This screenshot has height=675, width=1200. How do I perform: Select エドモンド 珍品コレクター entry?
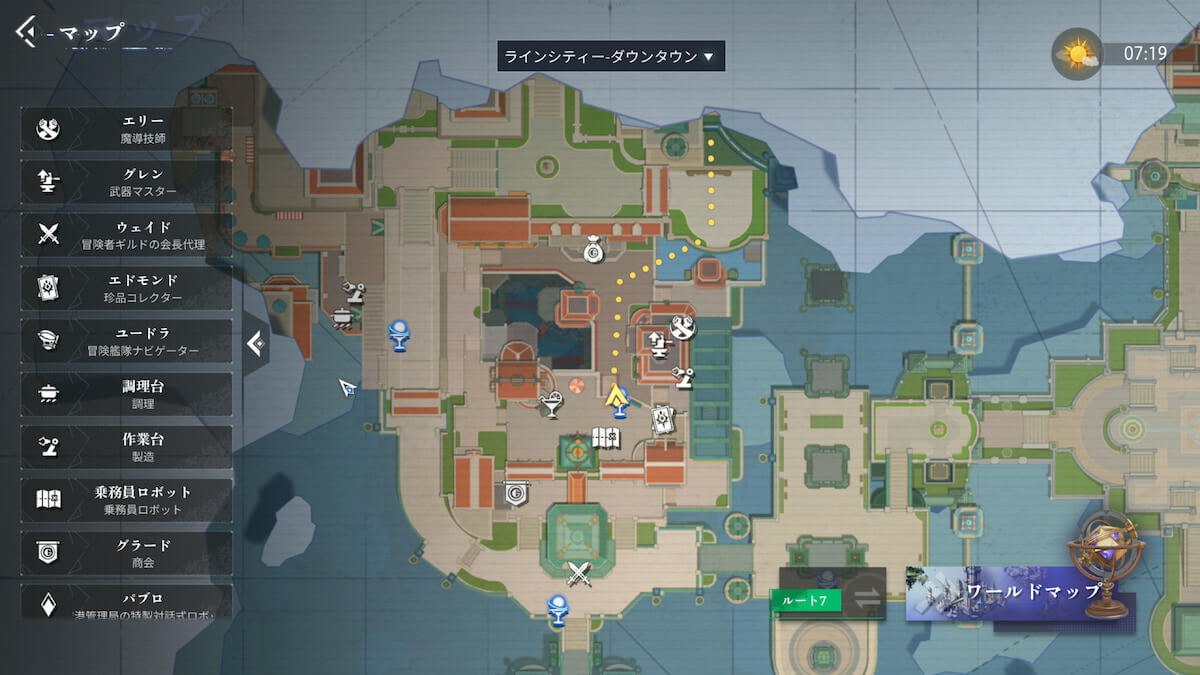pos(126,288)
